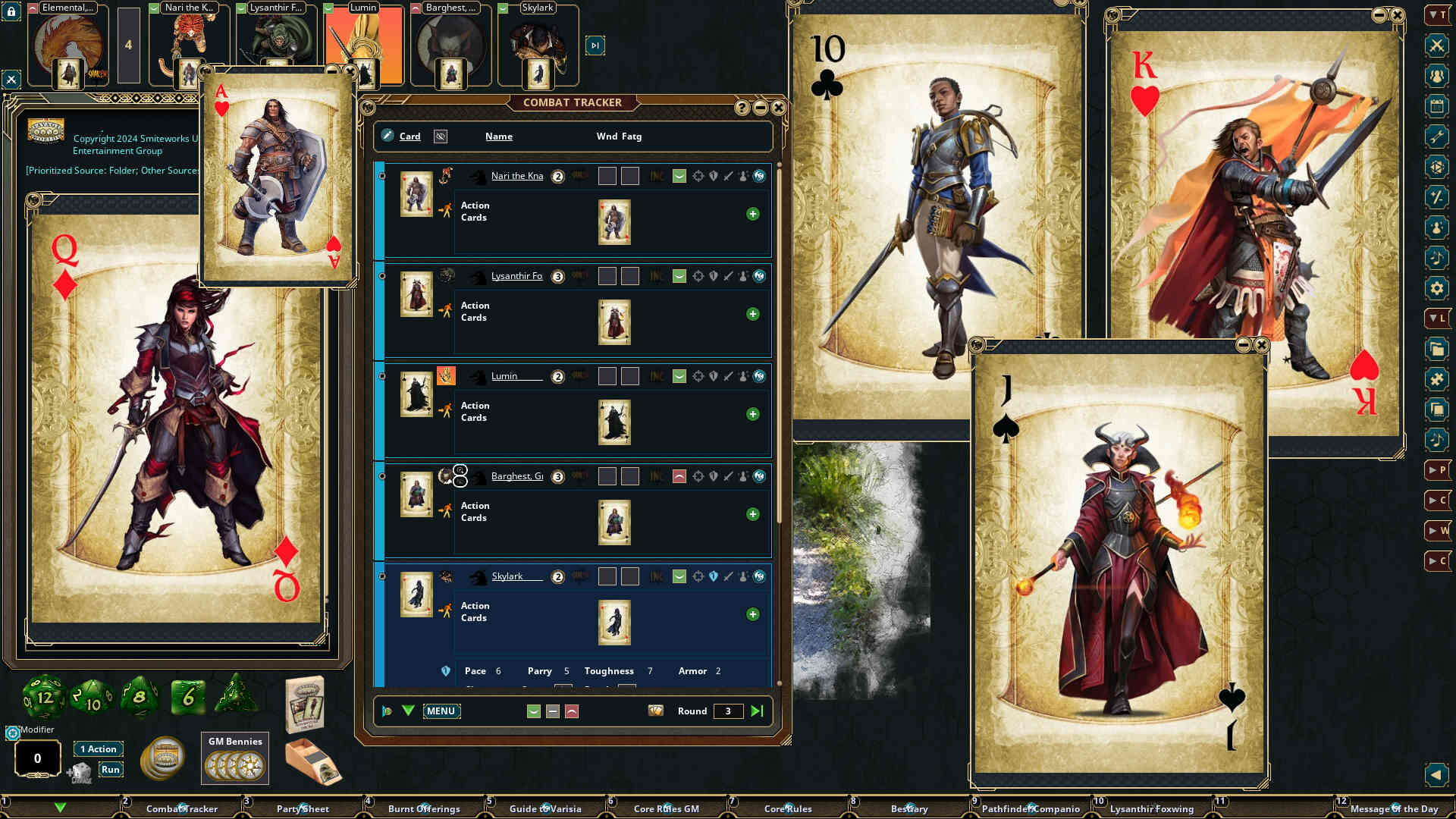Open the Burnt Offerings tab at bottom
The width and height of the screenshot is (1456, 819).
(x=425, y=809)
